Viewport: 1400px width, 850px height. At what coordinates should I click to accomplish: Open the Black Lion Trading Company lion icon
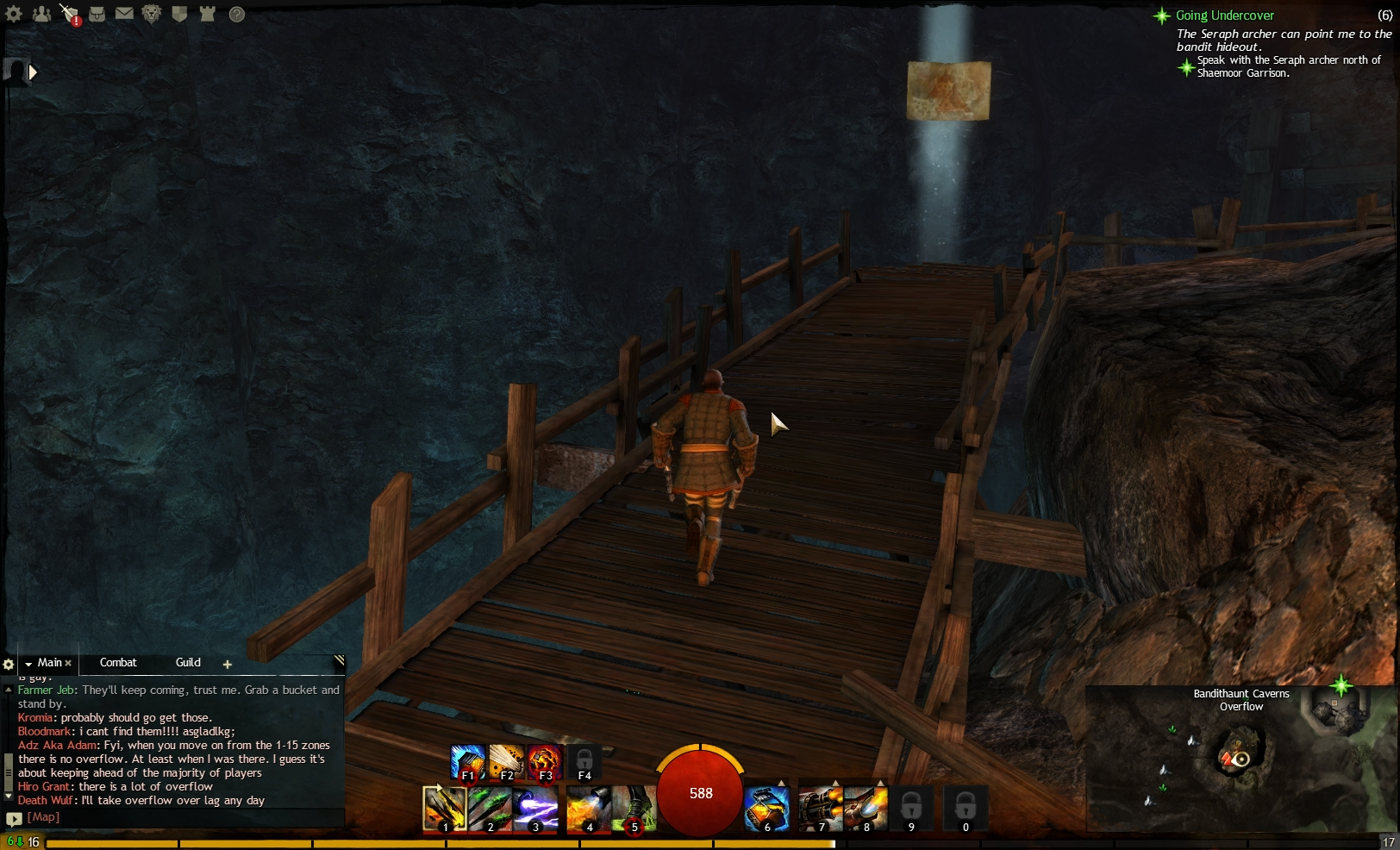pyautogui.click(x=151, y=15)
